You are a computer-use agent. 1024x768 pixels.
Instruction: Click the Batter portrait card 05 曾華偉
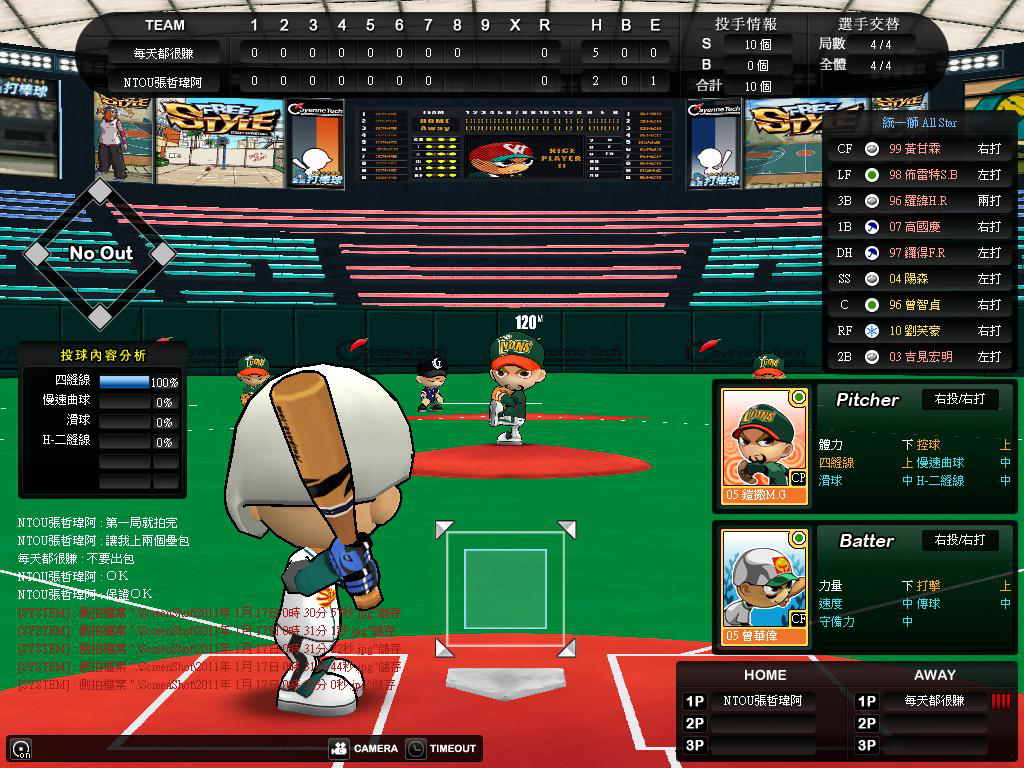(764, 586)
